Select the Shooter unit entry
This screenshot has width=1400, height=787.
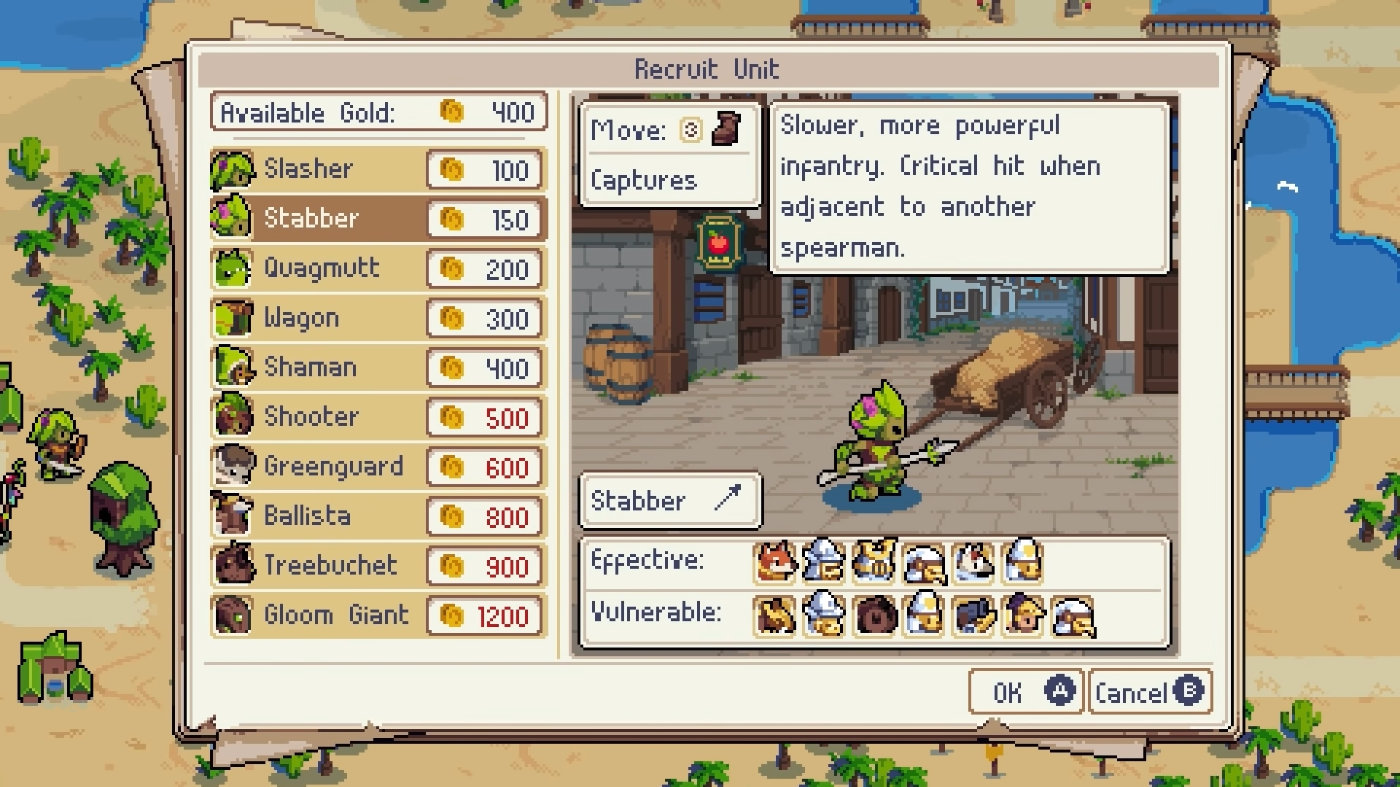coord(378,417)
